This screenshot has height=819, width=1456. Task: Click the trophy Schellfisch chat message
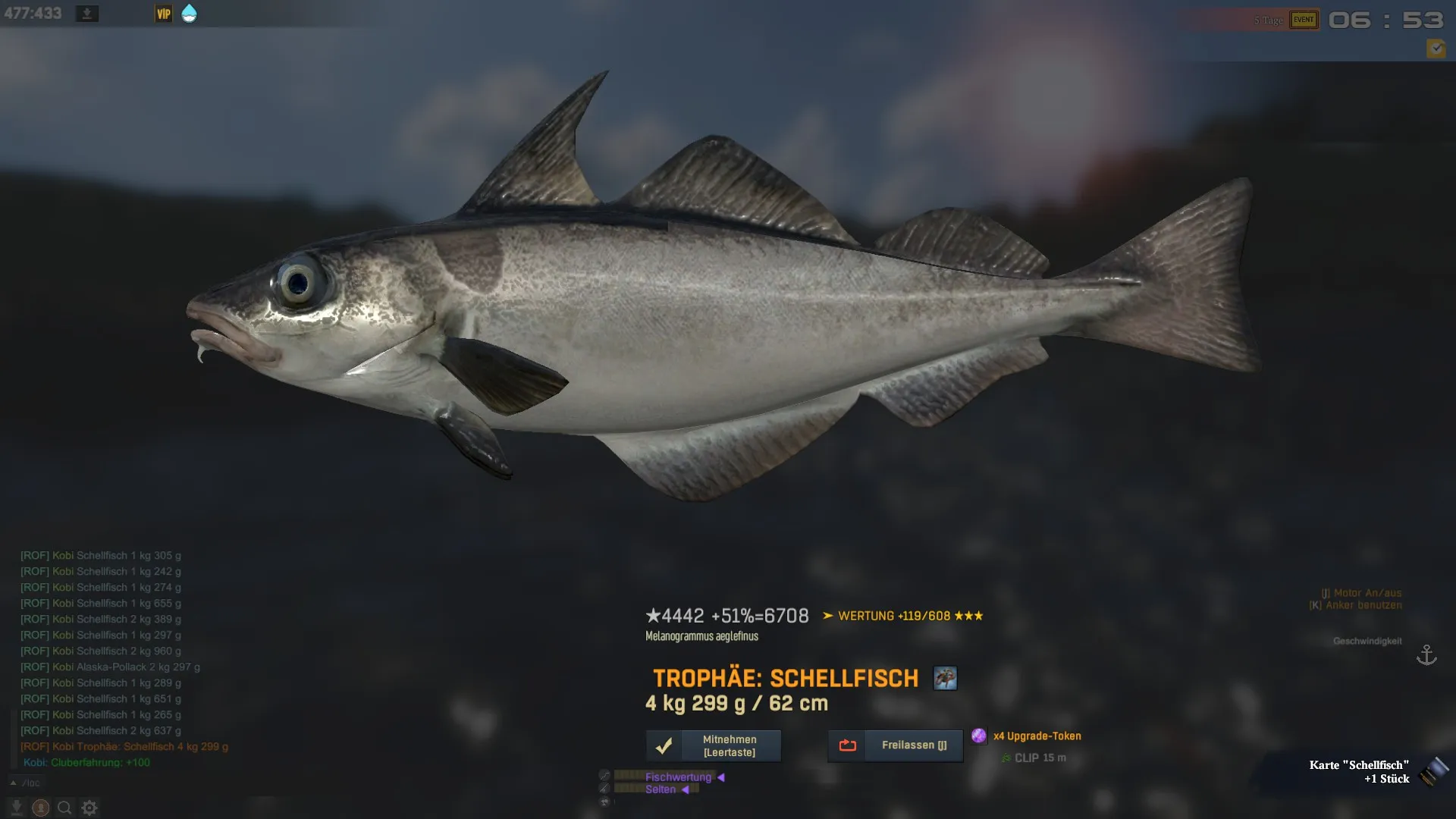tap(125, 746)
